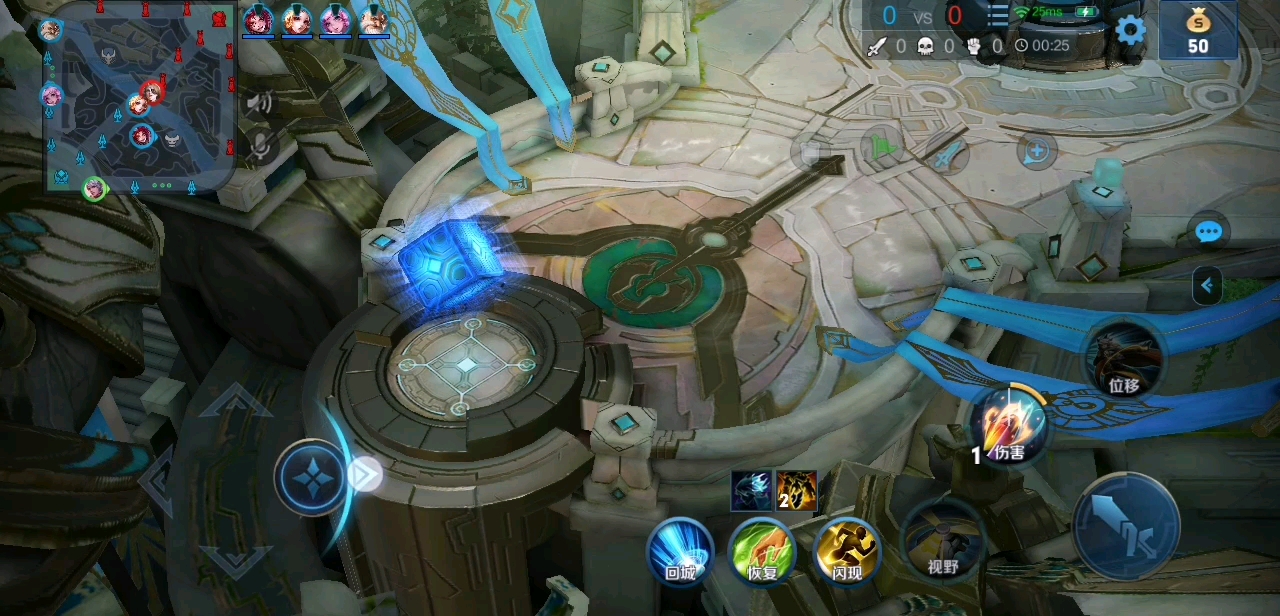Use the 回城 recall button
Image resolution: width=1280 pixels, height=616 pixels.
pyautogui.click(x=680, y=550)
